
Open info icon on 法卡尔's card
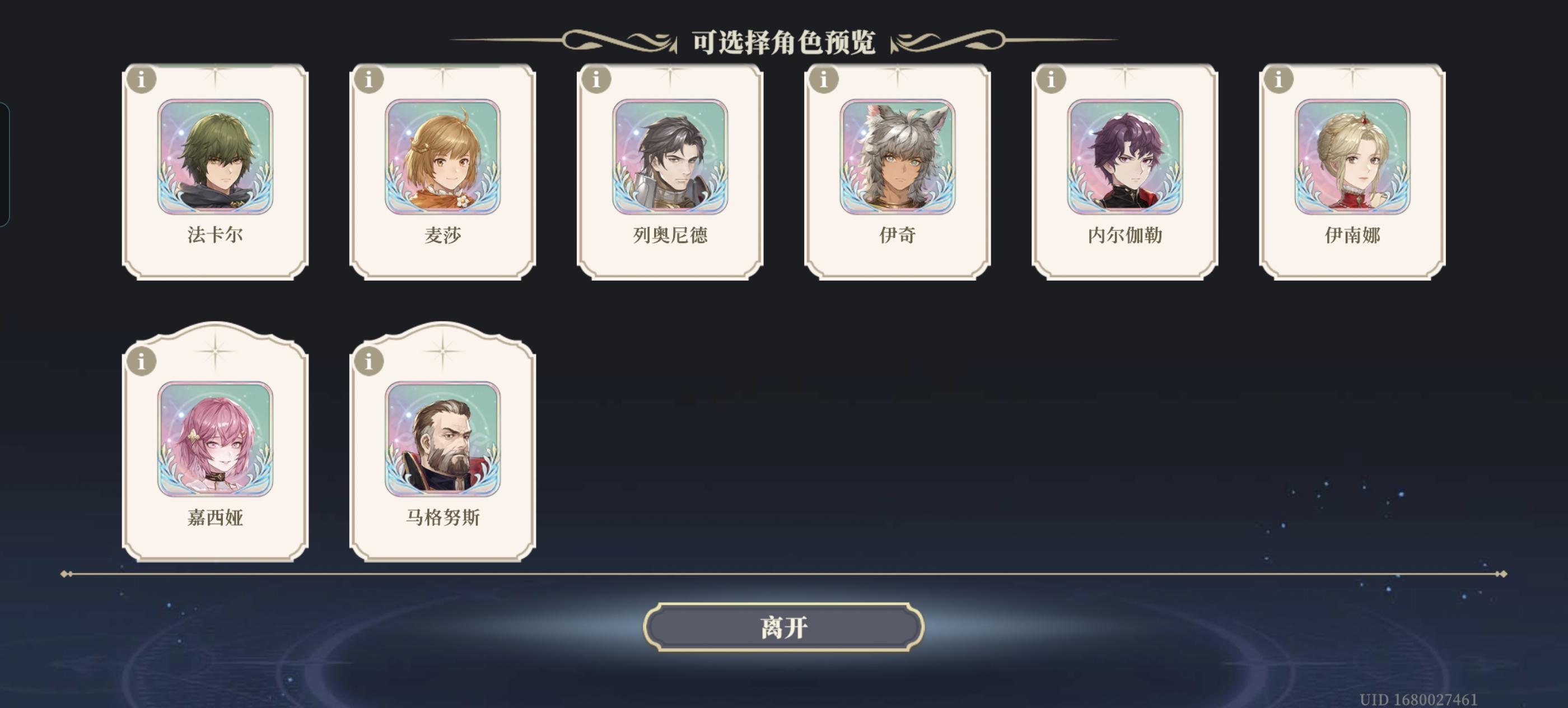(141, 78)
